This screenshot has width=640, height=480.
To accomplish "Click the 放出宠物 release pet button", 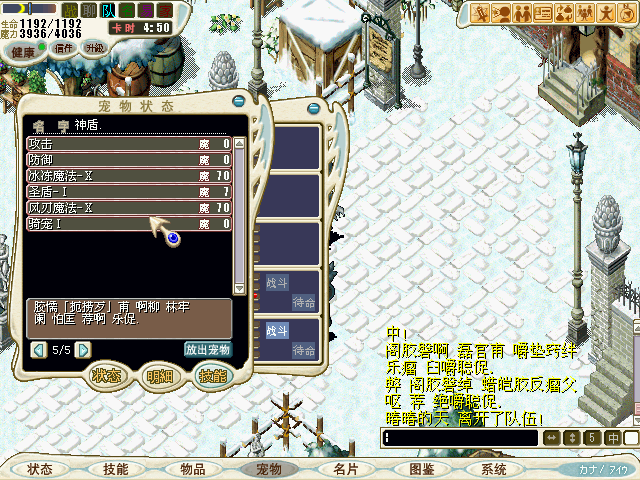I will click(x=208, y=350).
